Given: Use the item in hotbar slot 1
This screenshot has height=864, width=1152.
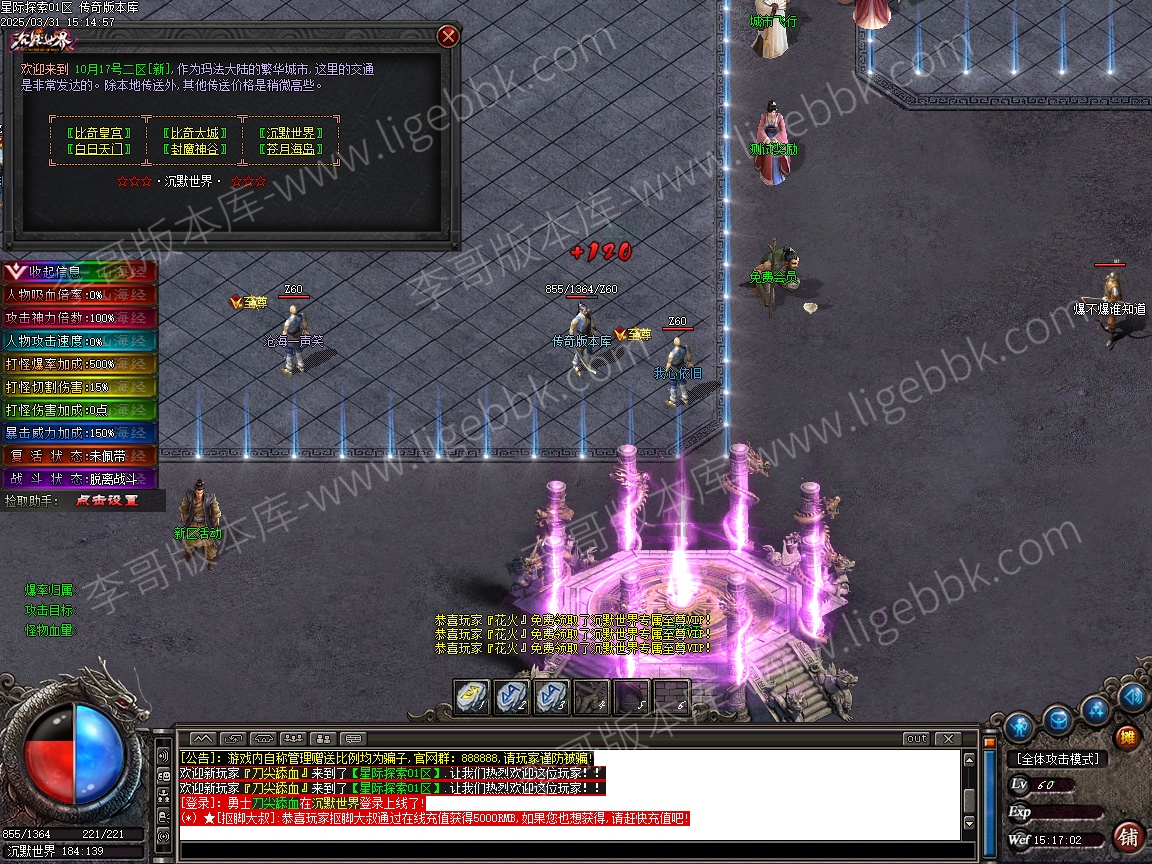Looking at the screenshot, I should 472,696.
